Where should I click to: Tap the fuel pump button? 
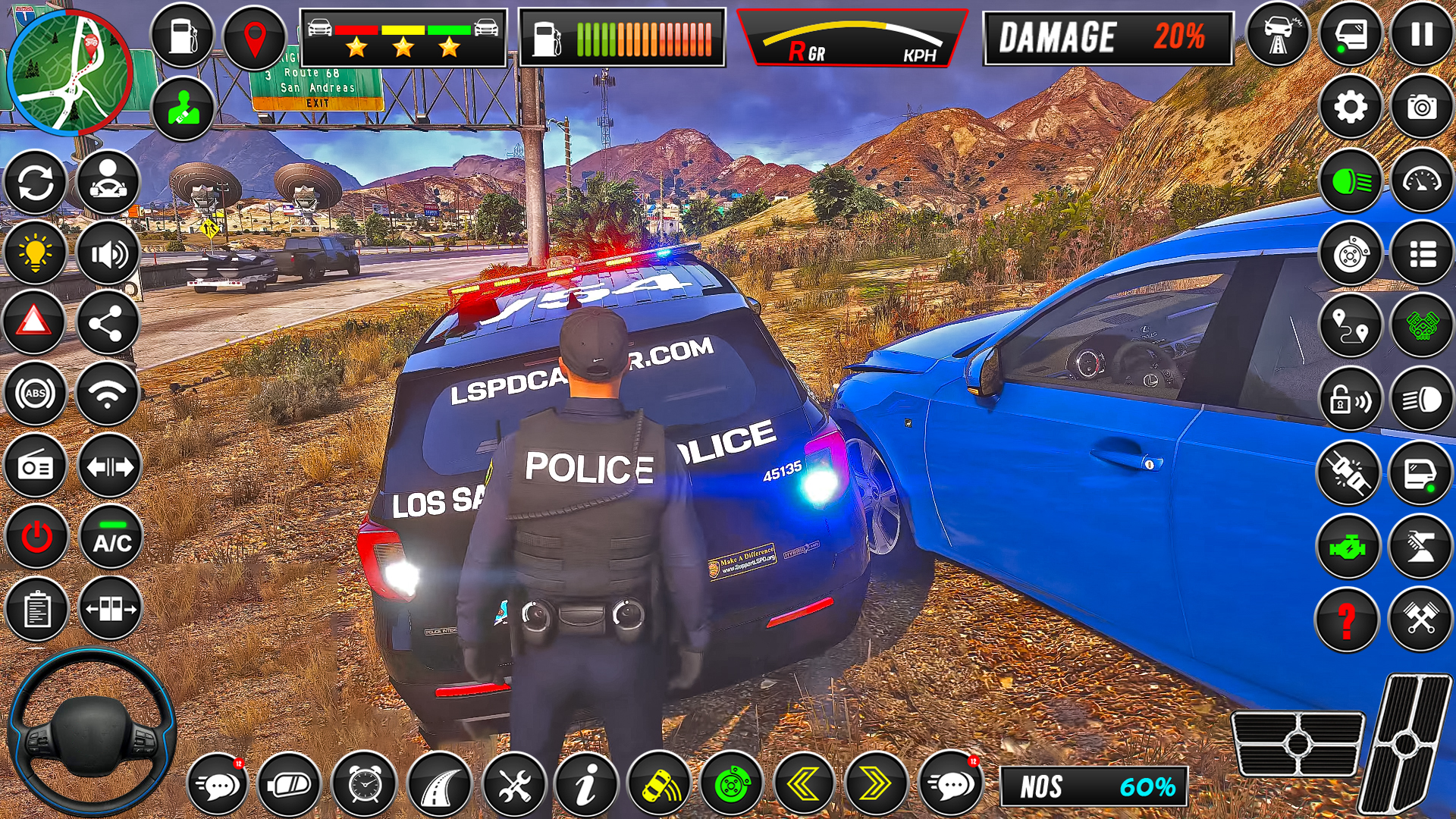pos(183,35)
